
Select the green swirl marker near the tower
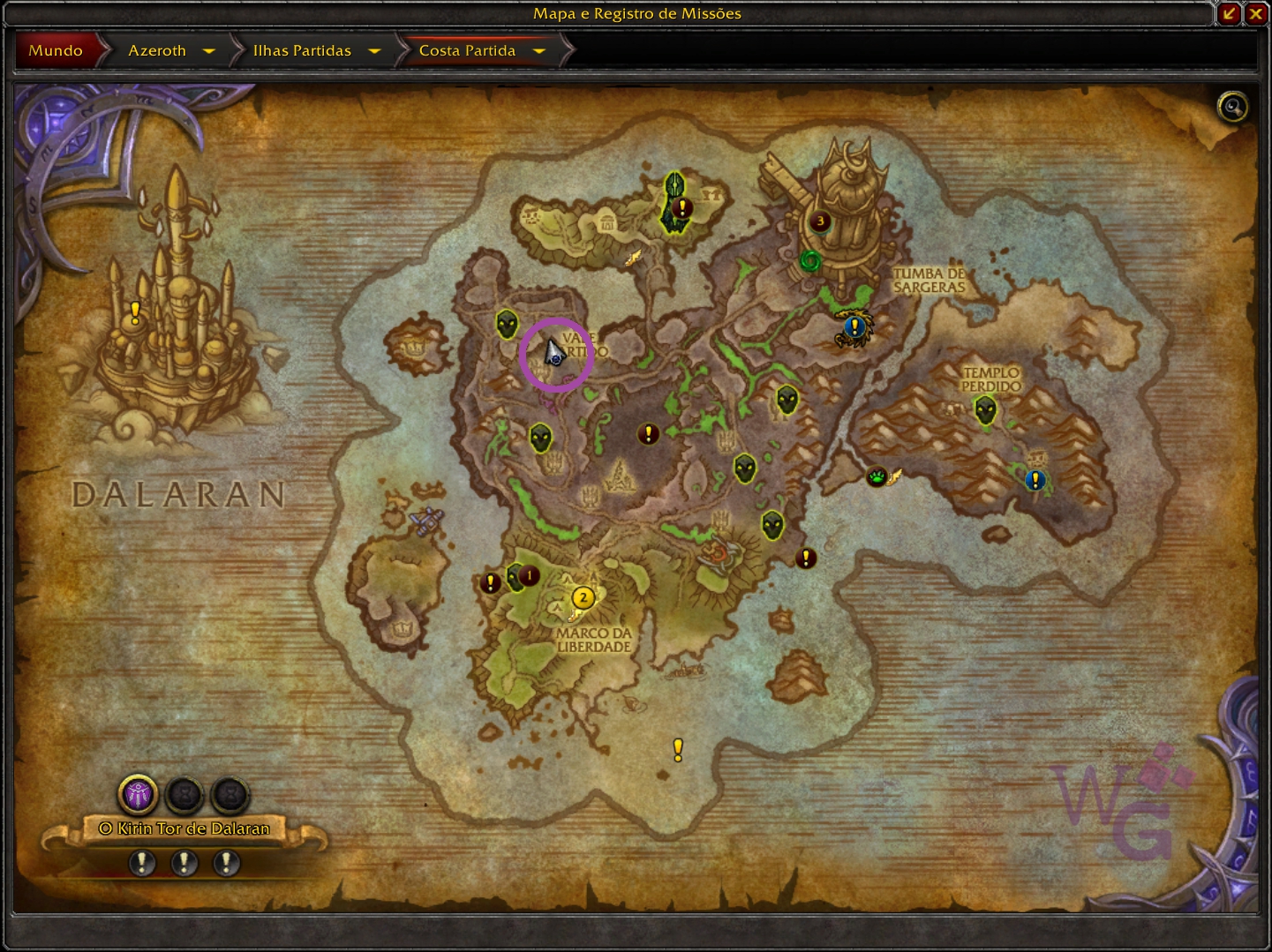(x=810, y=261)
